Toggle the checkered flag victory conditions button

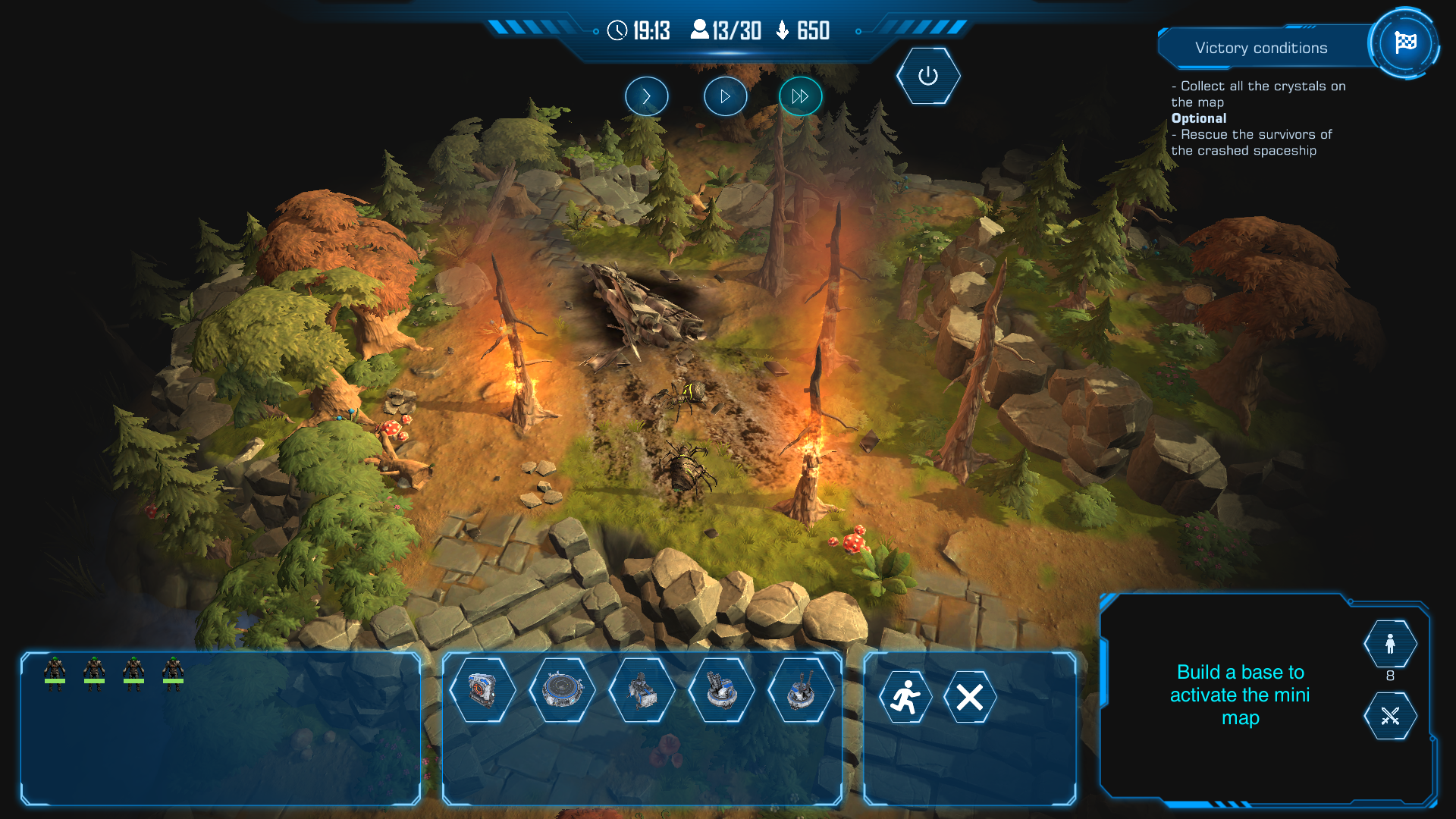tap(1404, 43)
